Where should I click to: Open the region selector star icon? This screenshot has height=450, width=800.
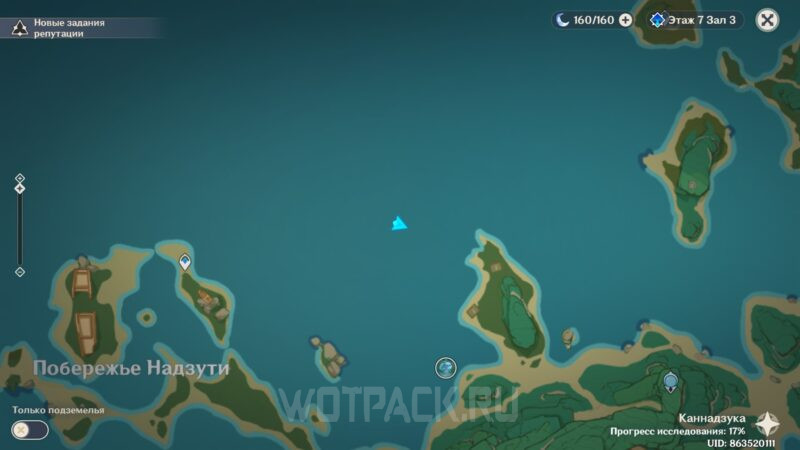[x=768, y=424]
